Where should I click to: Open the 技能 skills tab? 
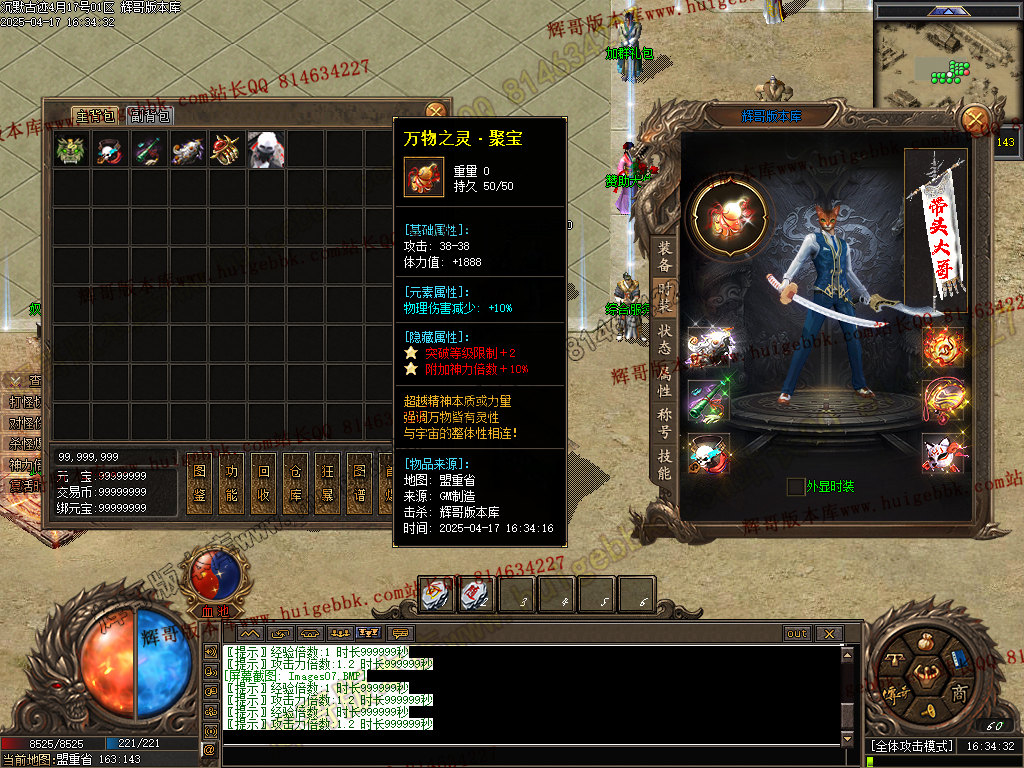[x=665, y=464]
